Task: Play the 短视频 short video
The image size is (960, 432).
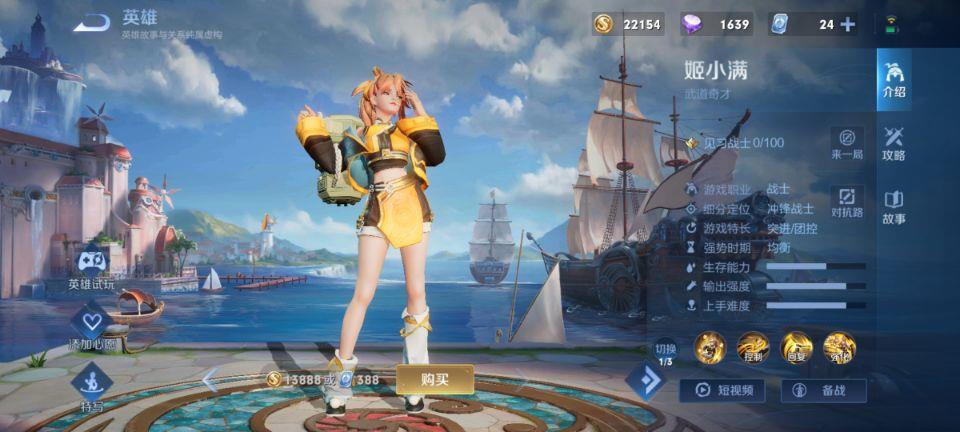Action: pos(722,390)
